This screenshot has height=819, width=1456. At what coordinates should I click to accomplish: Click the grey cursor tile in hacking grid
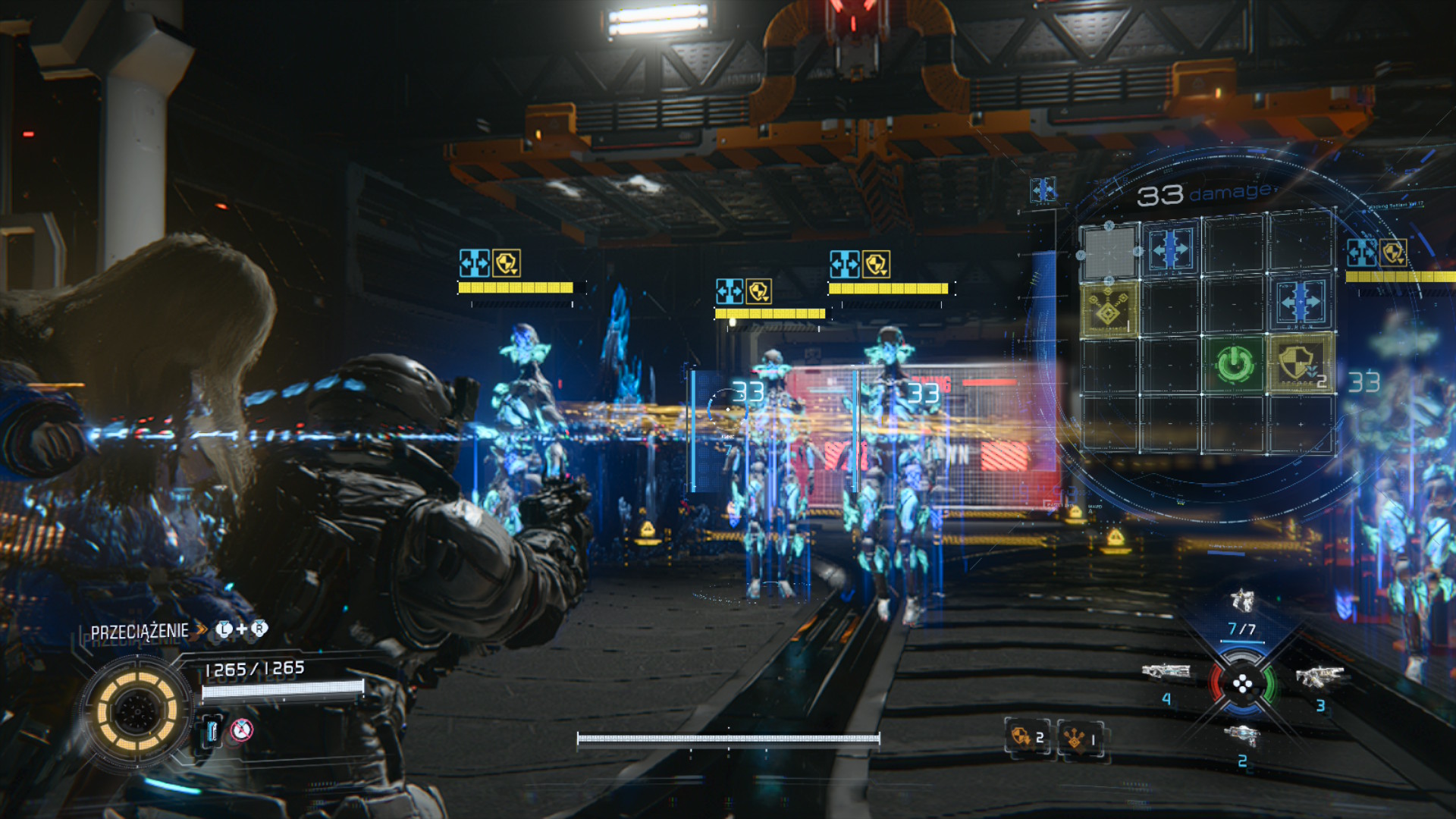pyautogui.click(x=1109, y=251)
